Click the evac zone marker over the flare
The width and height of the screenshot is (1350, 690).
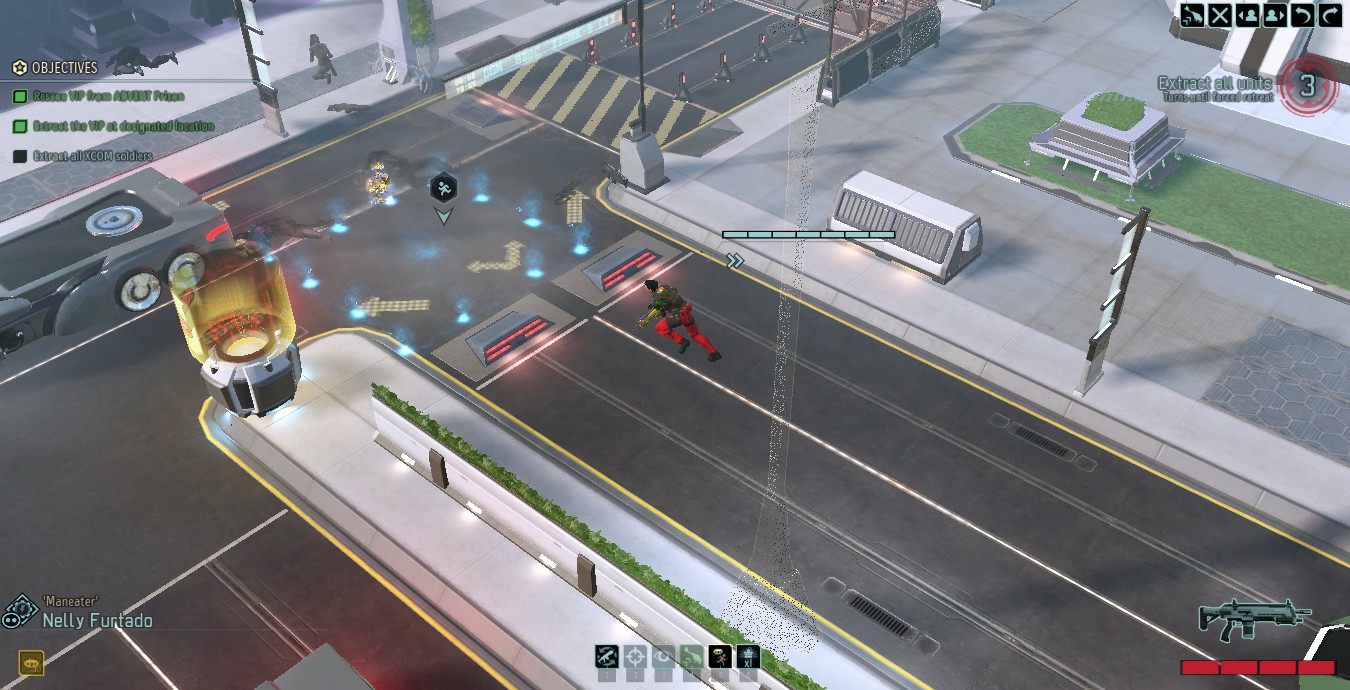click(x=444, y=186)
